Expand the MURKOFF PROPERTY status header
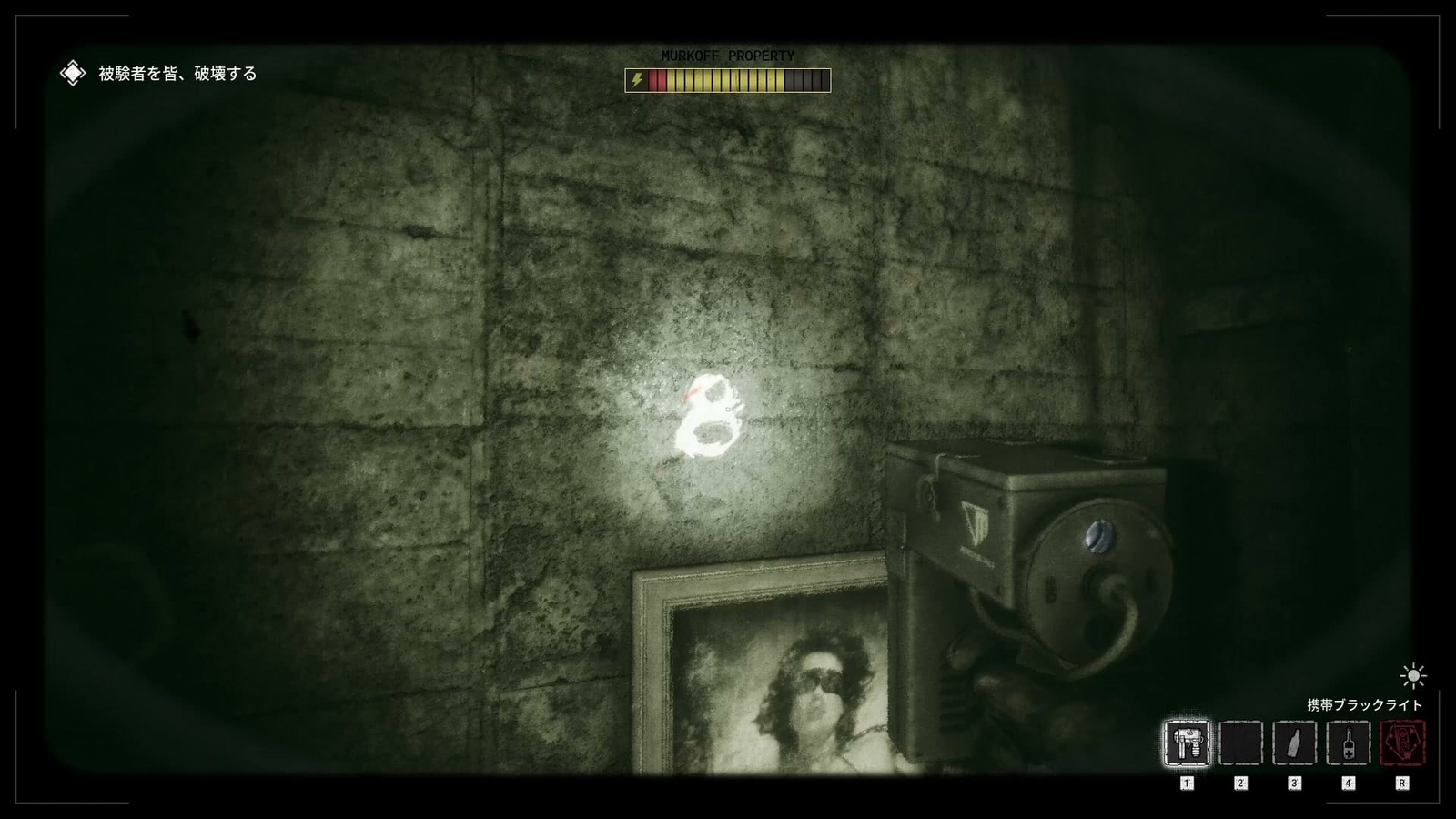Viewport: 1456px width, 819px height. pos(726,56)
